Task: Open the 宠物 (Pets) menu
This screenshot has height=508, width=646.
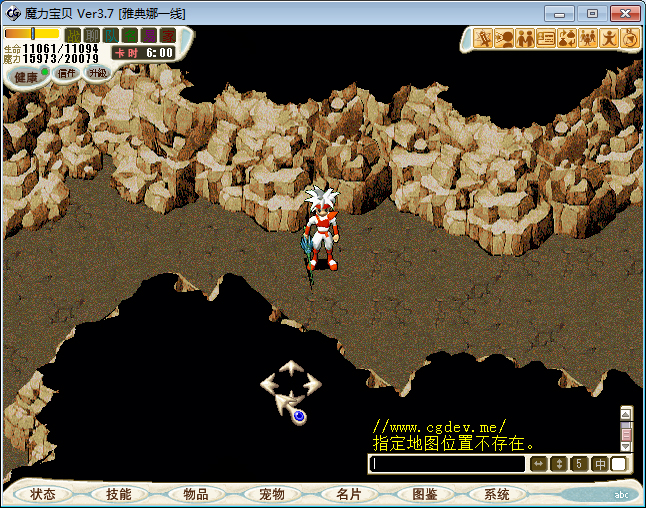Action: 272,494
